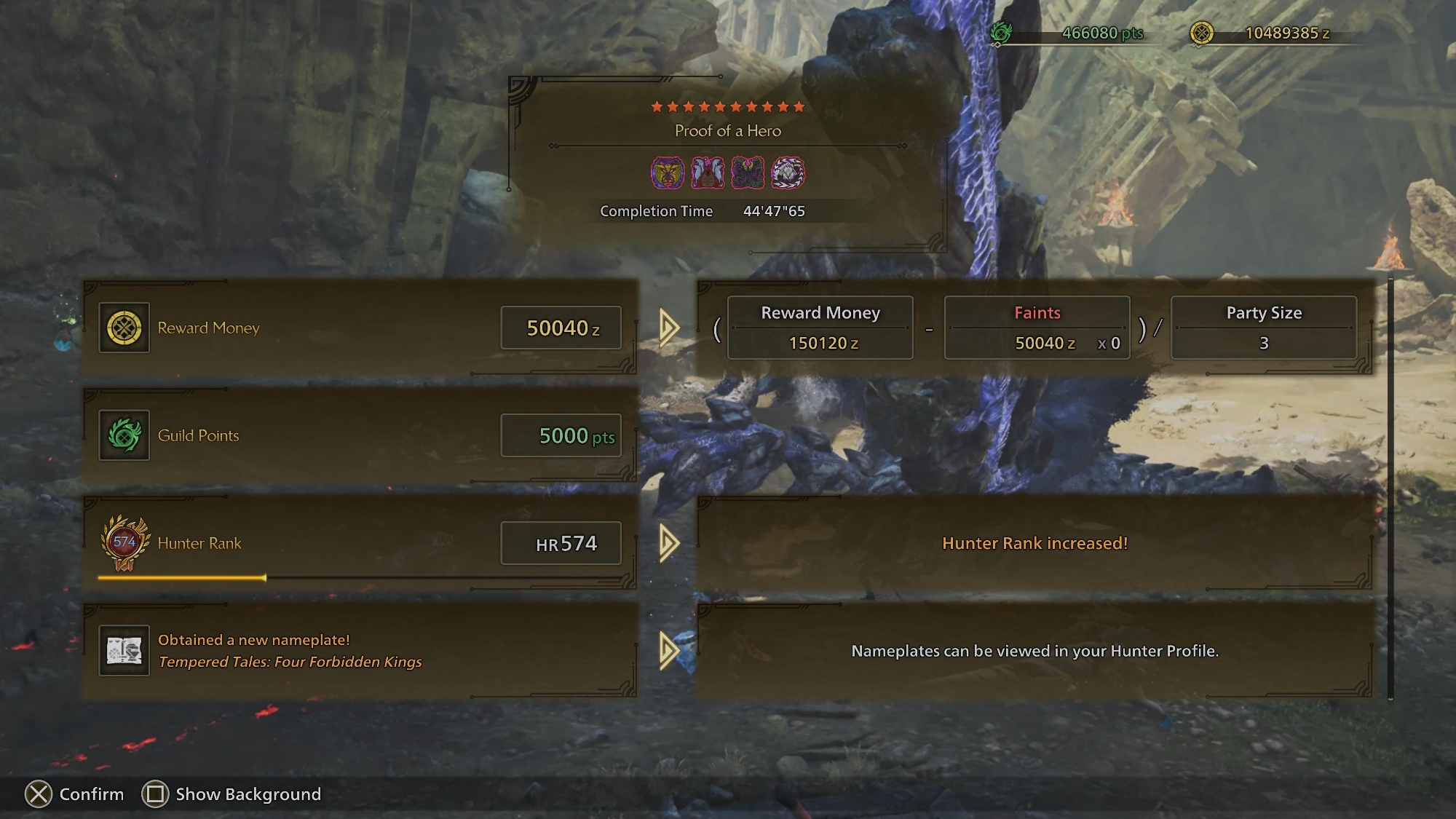Click the Hunter Rank increased panel
This screenshot has width=1456, height=819.
1034,543
